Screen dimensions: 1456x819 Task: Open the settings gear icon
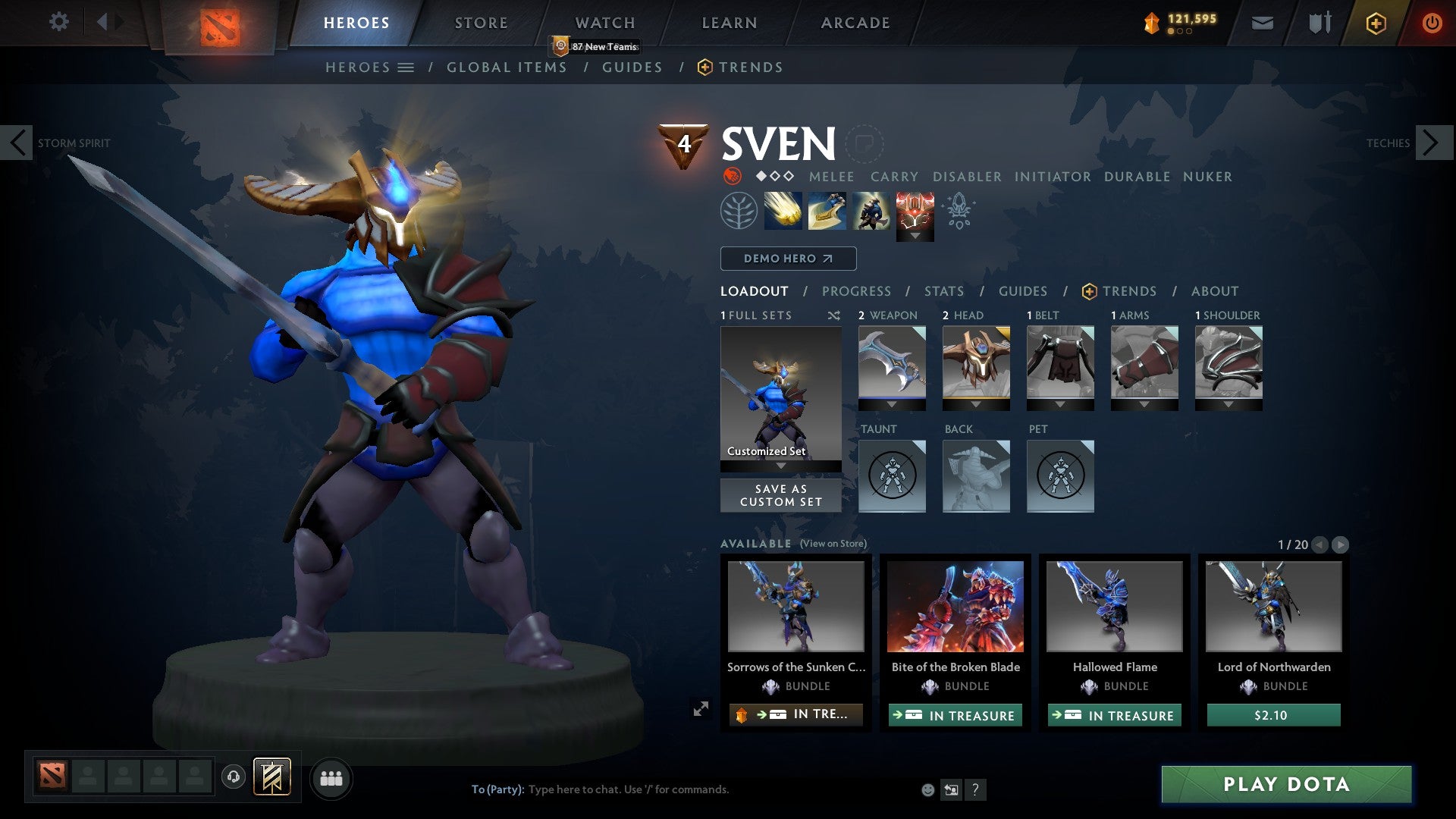coord(58,22)
